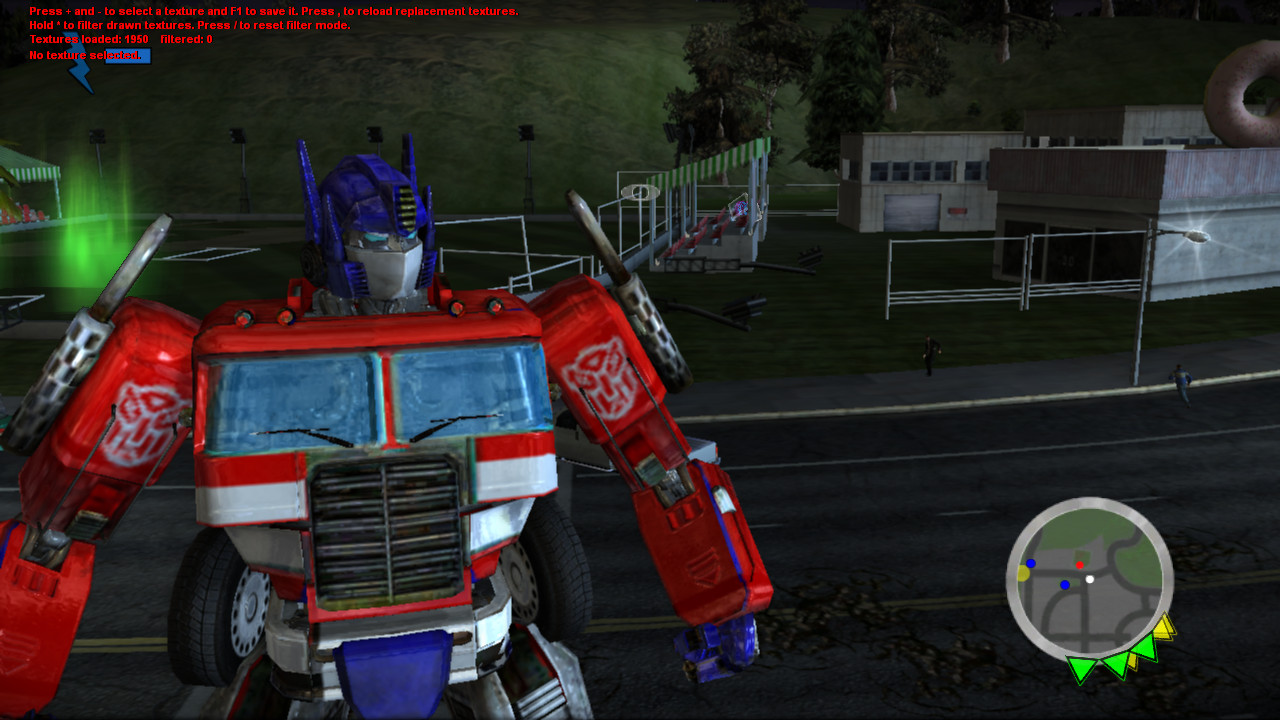Click the white position dot on the minimap
Viewport: 1280px width, 720px height.
coord(1090,580)
